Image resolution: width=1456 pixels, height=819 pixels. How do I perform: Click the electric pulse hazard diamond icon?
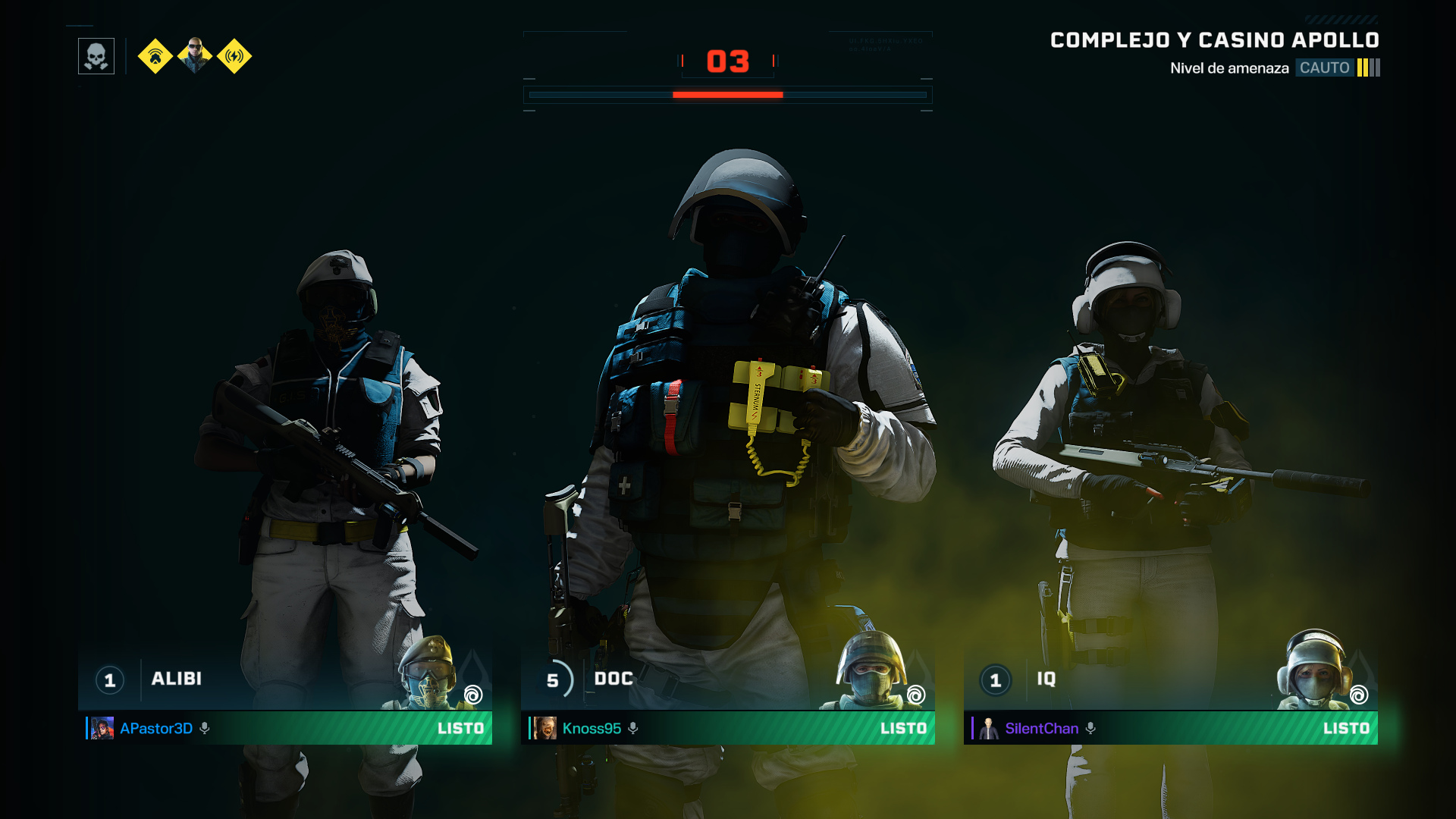(x=235, y=55)
